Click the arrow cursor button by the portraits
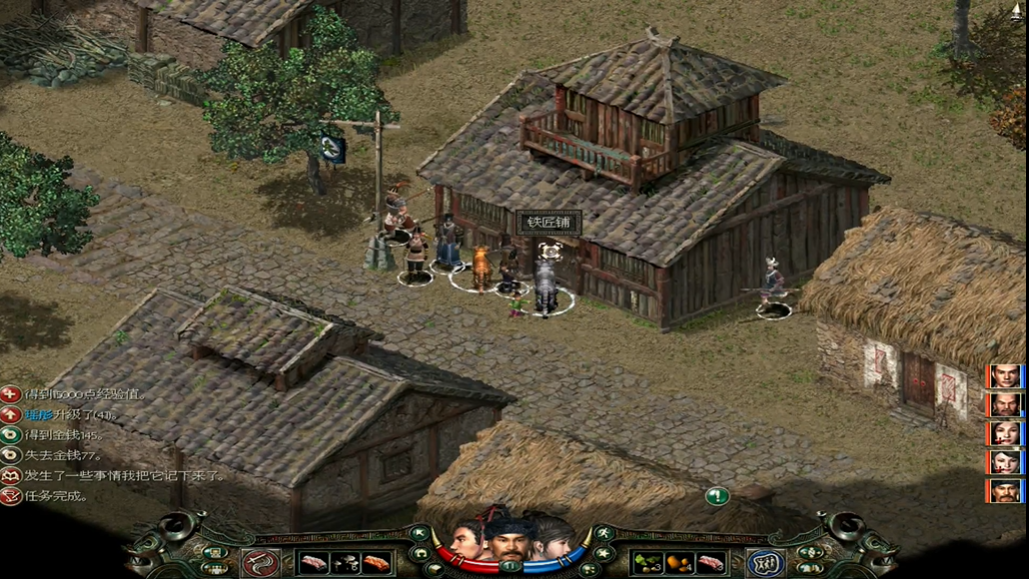The image size is (1029, 579). pos(419,533)
